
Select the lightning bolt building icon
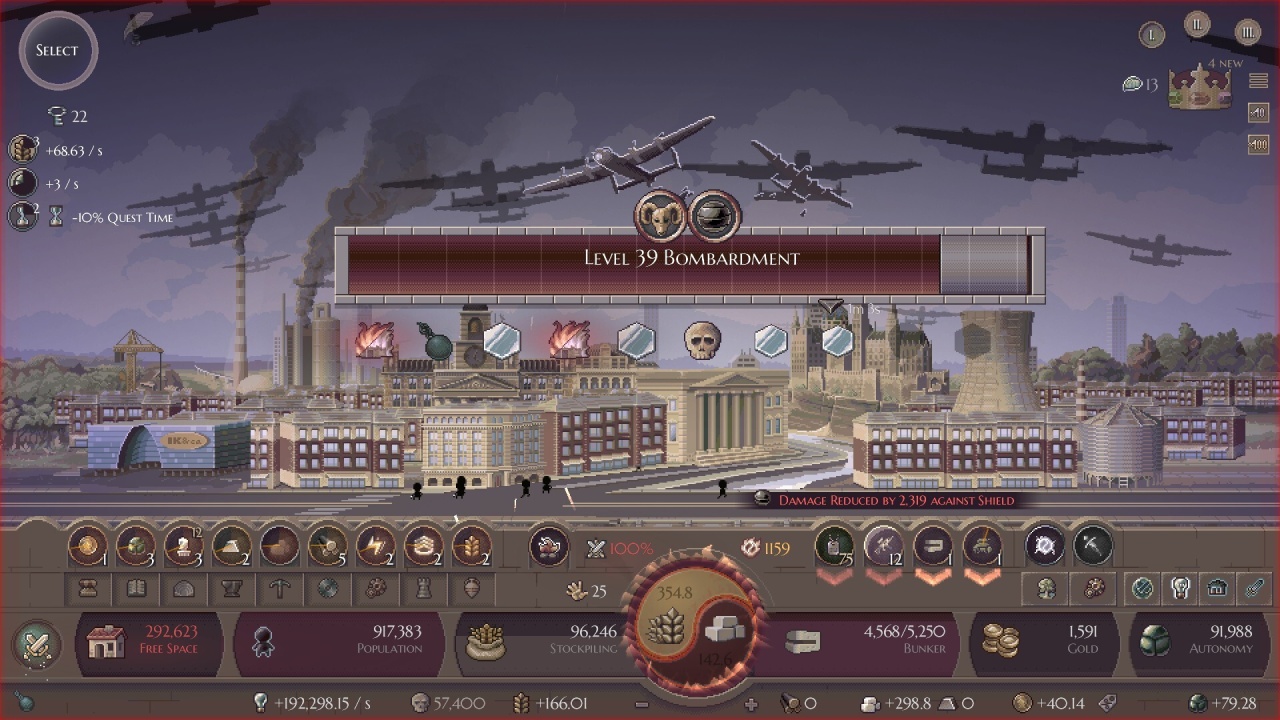click(376, 547)
